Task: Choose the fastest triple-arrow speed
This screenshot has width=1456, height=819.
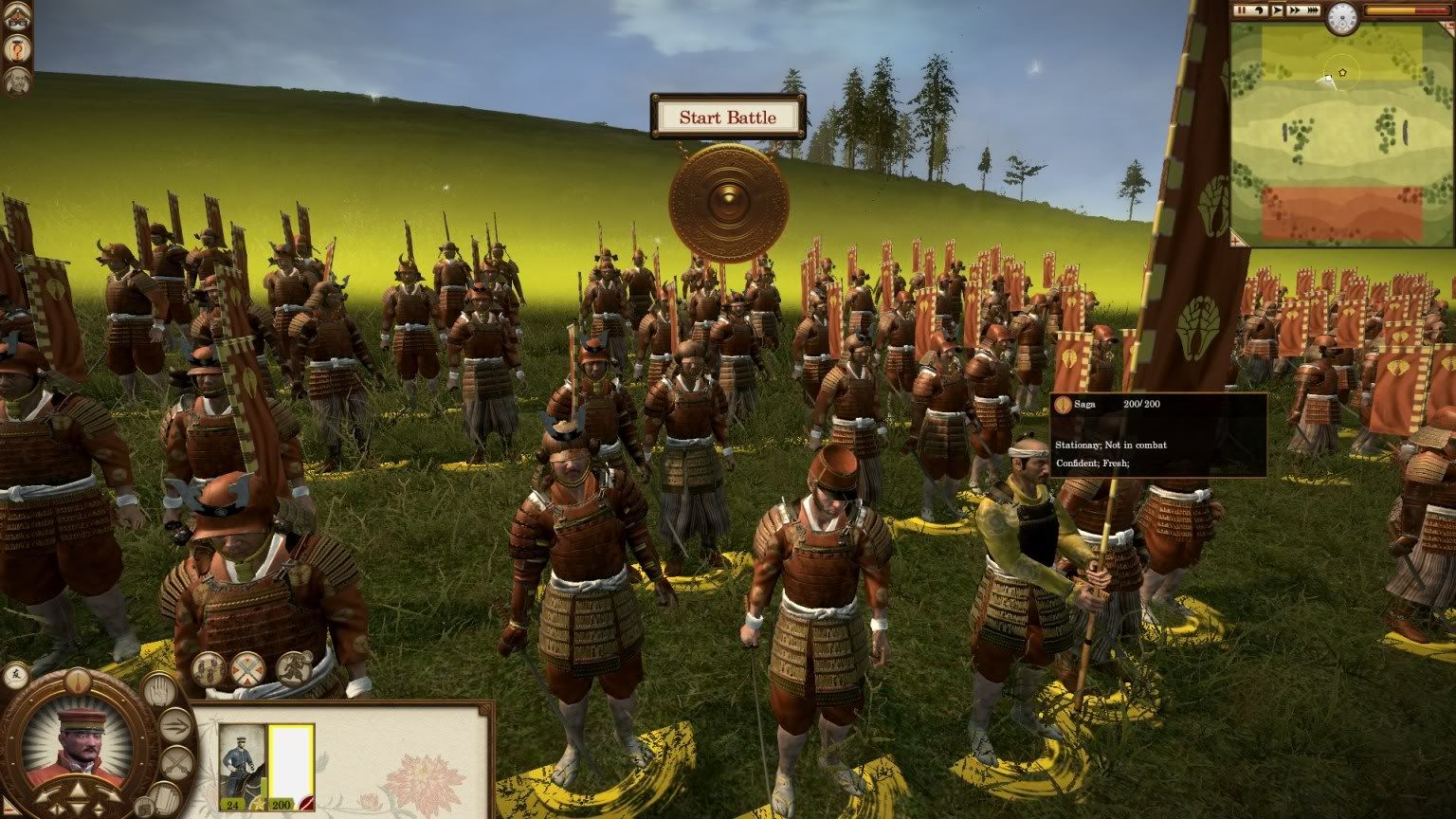Action: (x=1313, y=10)
